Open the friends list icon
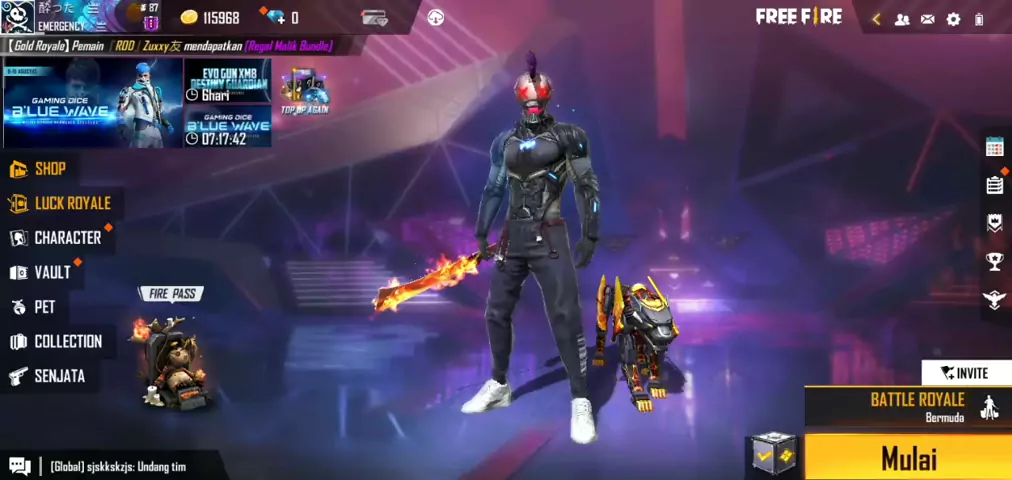The width and height of the screenshot is (1012, 480). (x=901, y=19)
